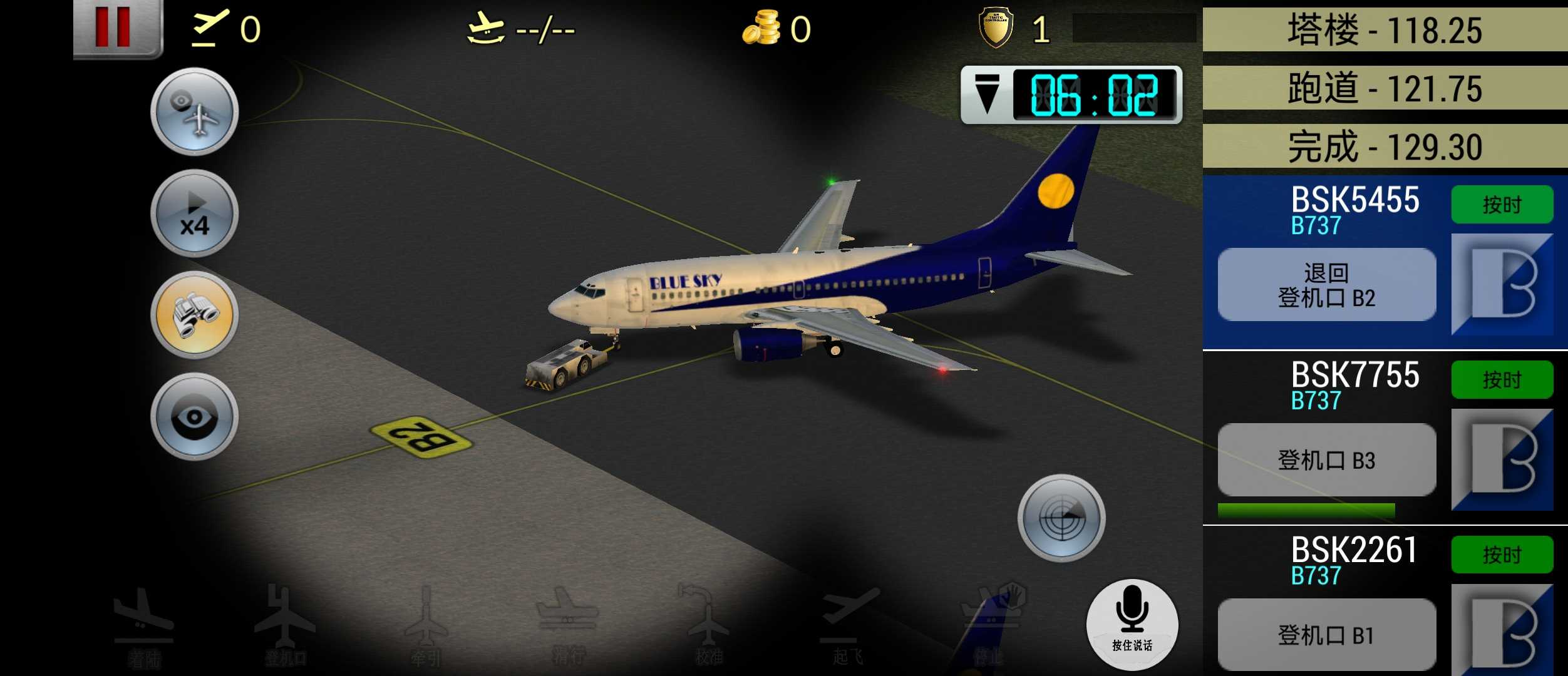Choose the 滑行 taxi command icon
The width and height of the screenshot is (1568, 676).
[568, 626]
